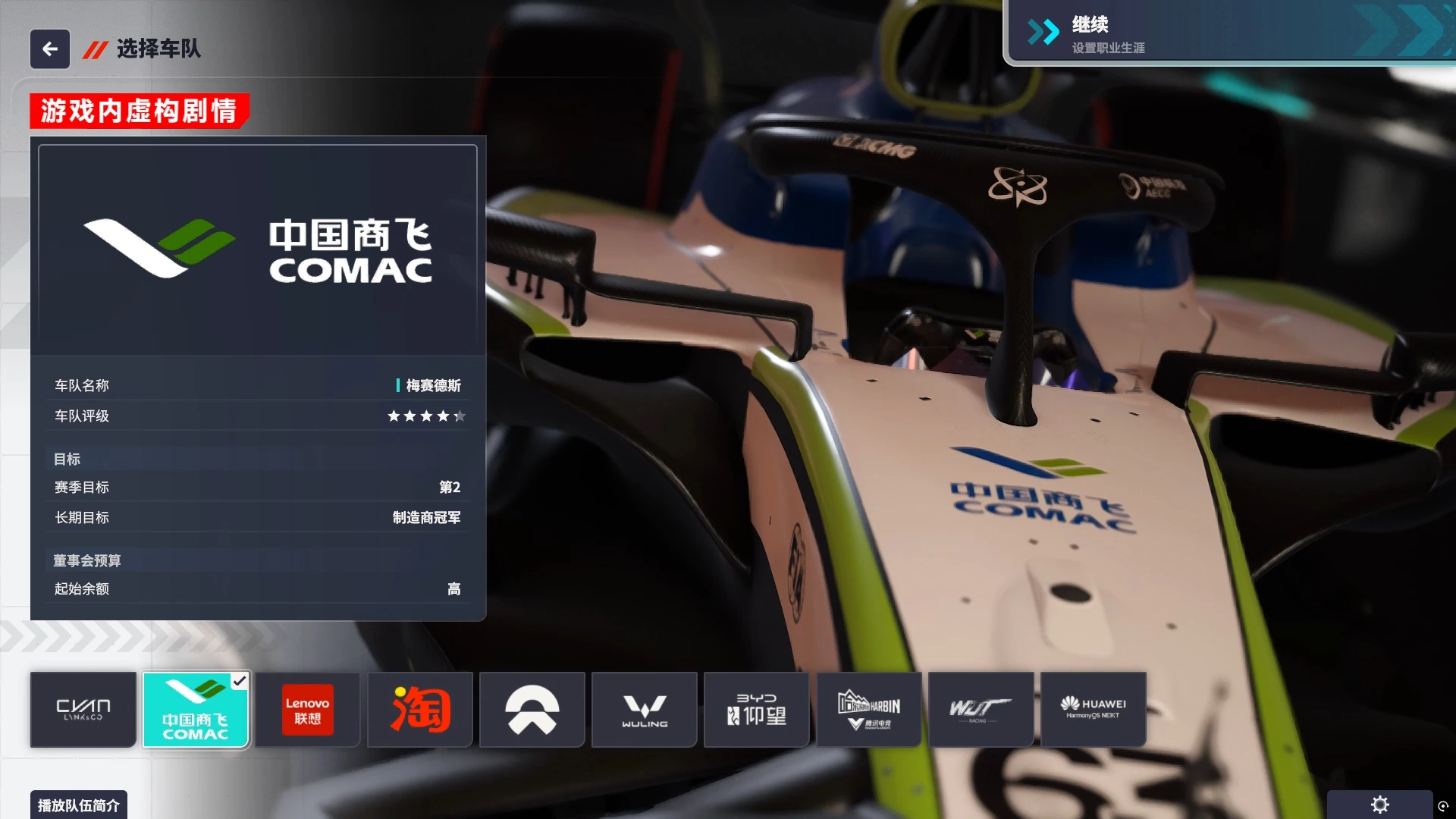
Task: Pick the Lenovo 联想 team tile
Action: point(307,710)
